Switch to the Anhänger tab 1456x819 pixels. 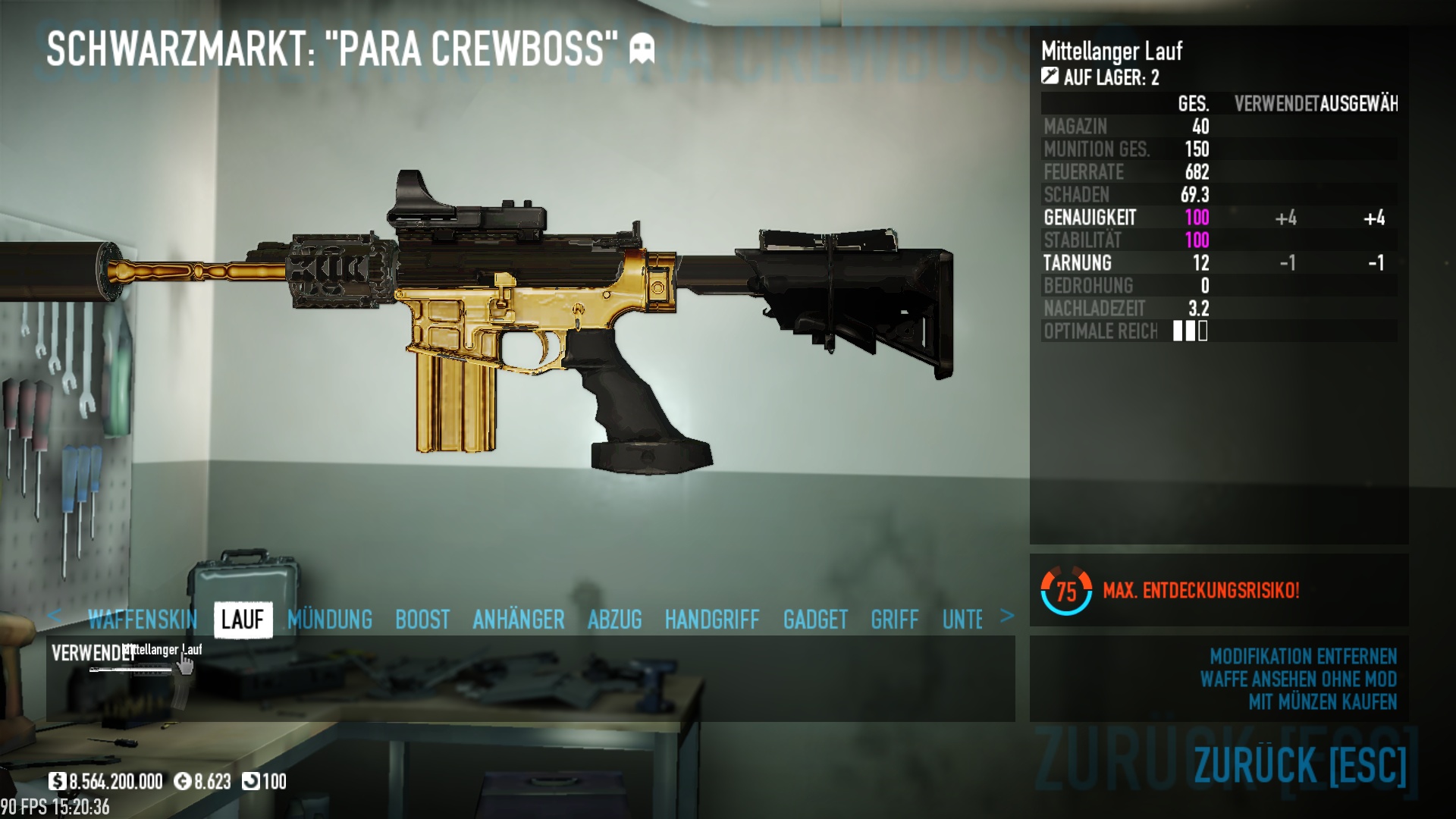tap(519, 620)
